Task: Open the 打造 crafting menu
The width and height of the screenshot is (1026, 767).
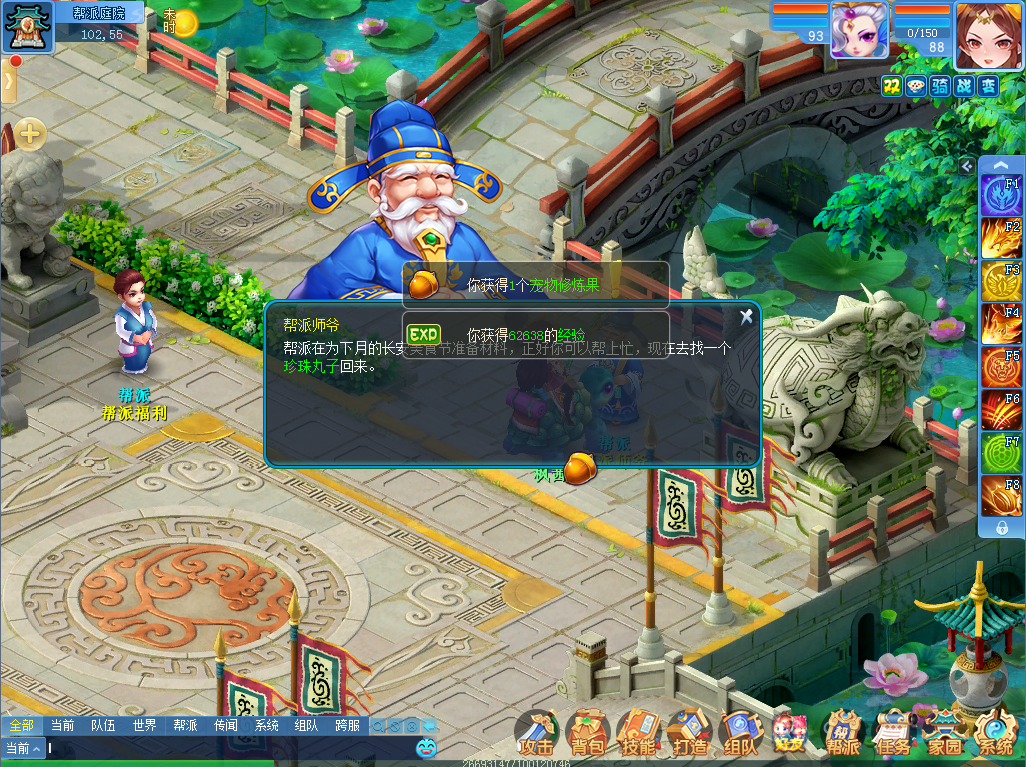Action: point(689,735)
